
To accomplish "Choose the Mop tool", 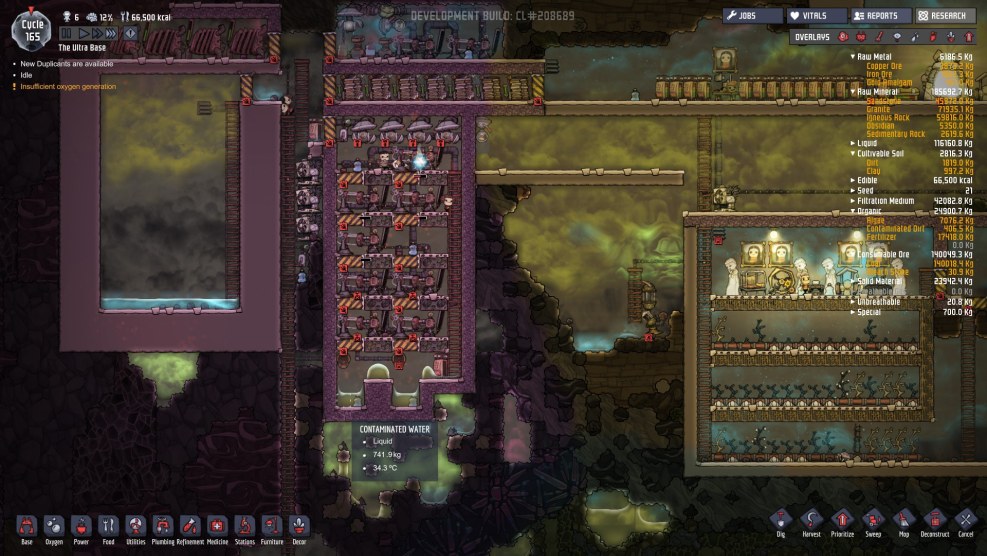I will pos(904,523).
